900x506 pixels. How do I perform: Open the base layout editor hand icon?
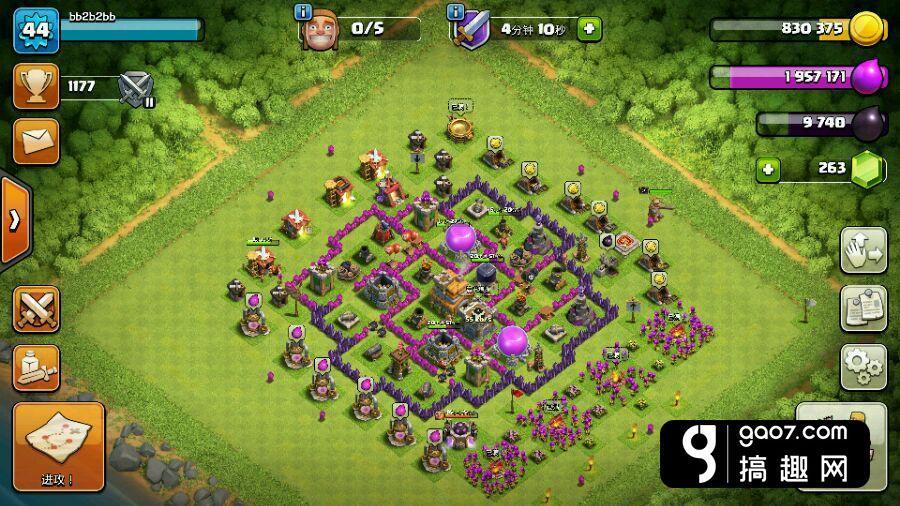click(863, 250)
